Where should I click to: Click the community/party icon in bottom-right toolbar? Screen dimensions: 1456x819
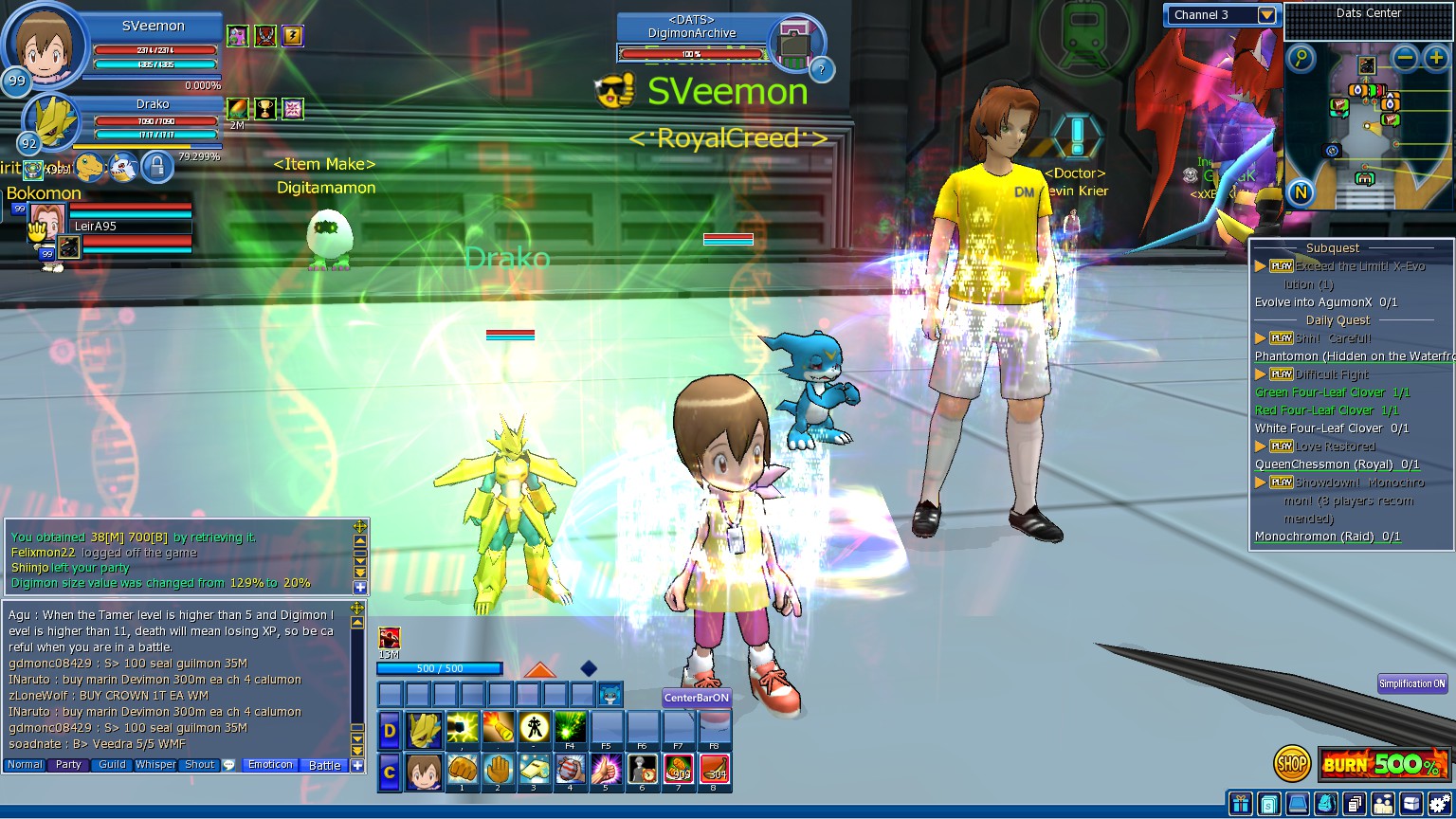(x=1383, y=804)
